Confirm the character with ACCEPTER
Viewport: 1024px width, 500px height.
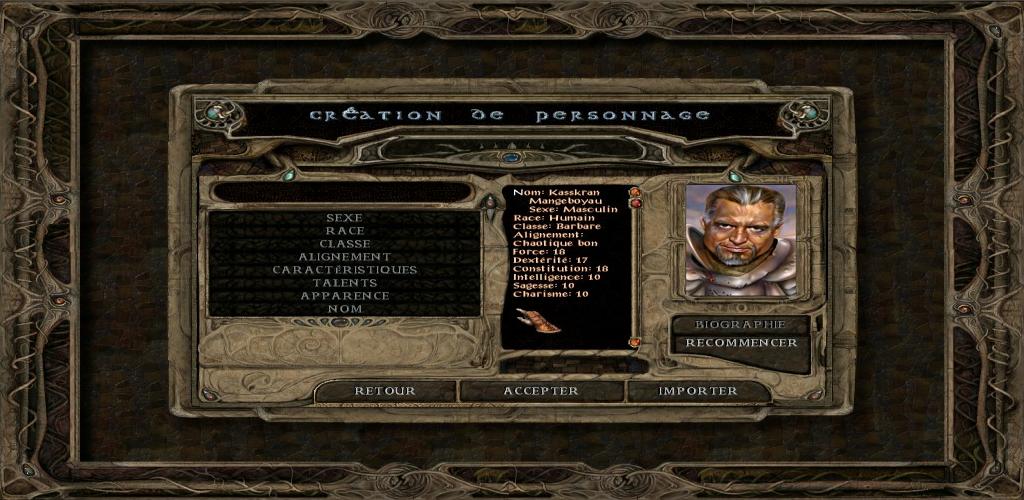point(541,391)
